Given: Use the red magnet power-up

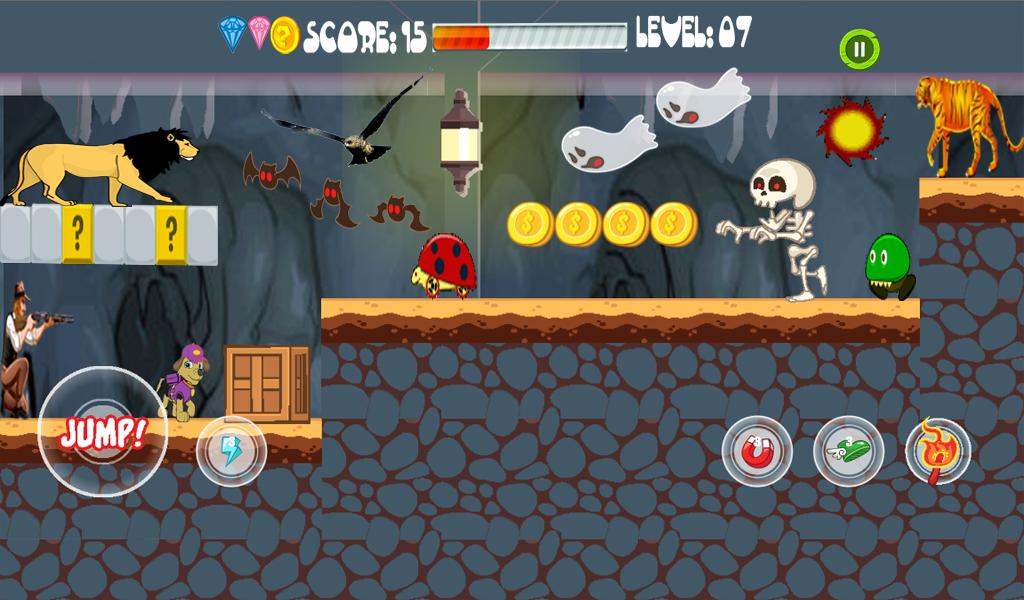Looking at the screenshot, I should point(757,451).
